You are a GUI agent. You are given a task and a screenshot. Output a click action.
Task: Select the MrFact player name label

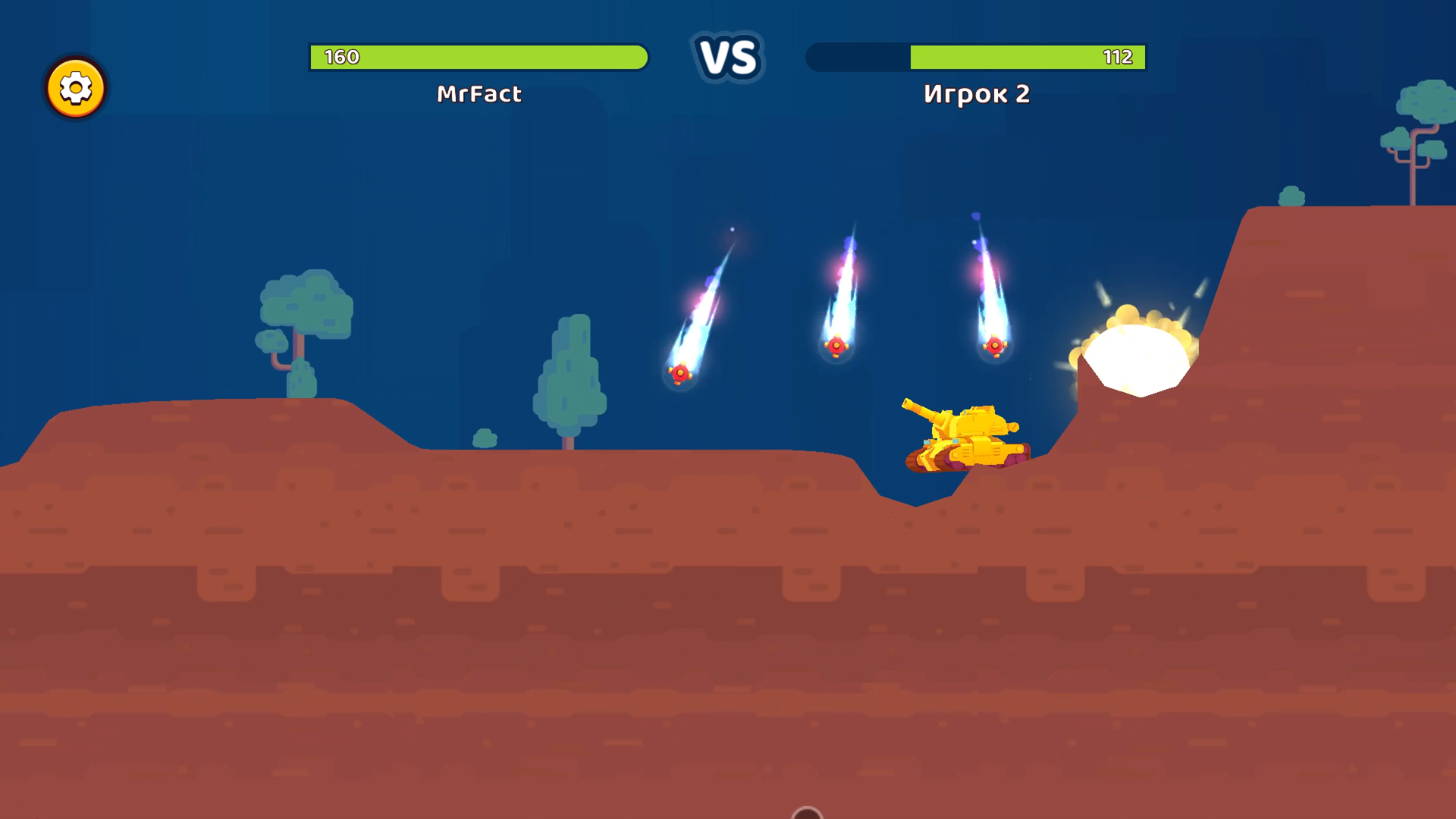[x=478, y=94]
